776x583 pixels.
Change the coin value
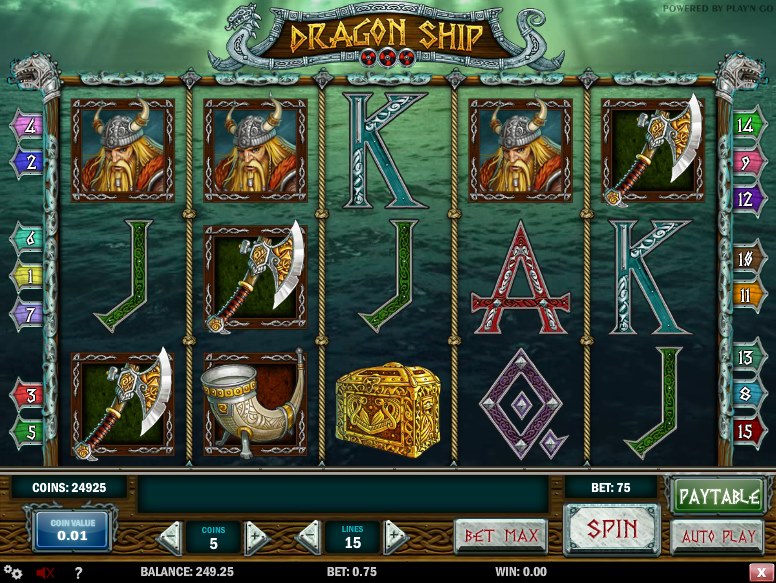coord(72,529)
